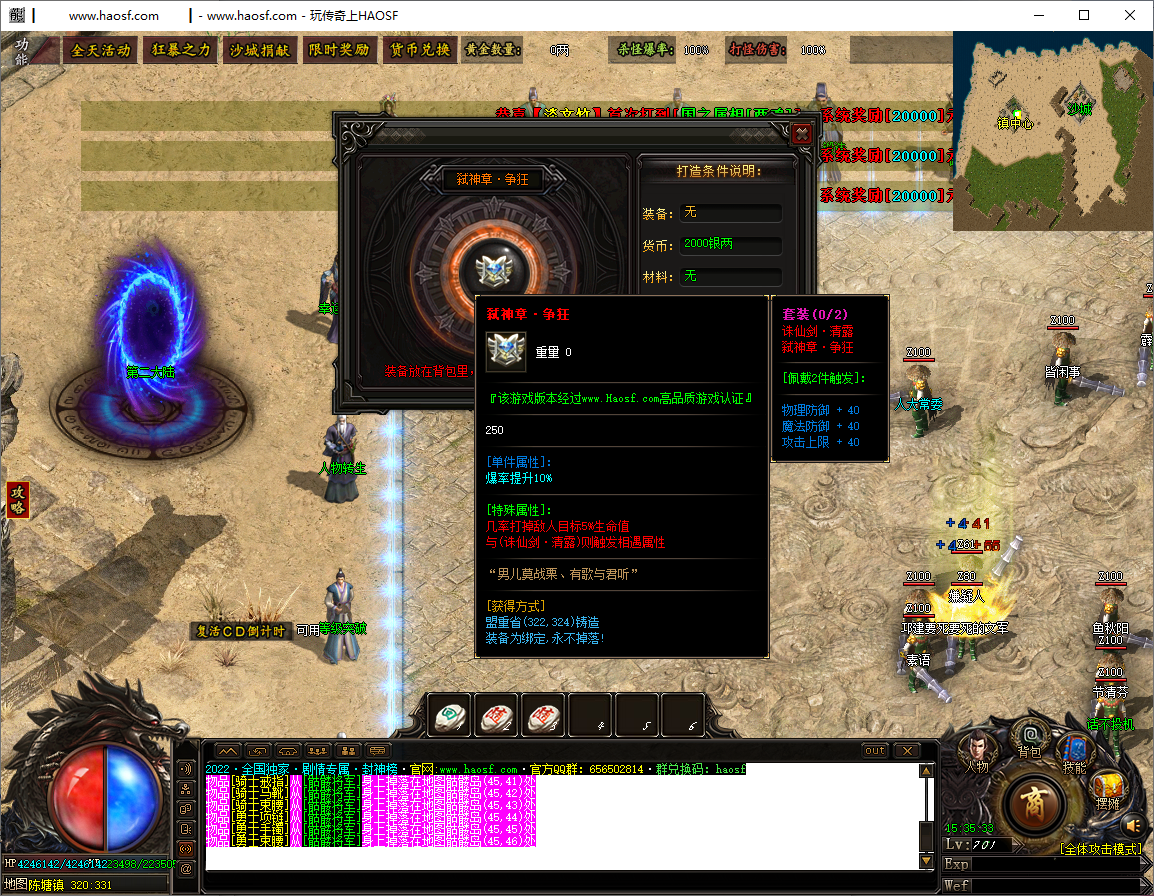
Task: Maximize the game window
Action: [1084, 15]
